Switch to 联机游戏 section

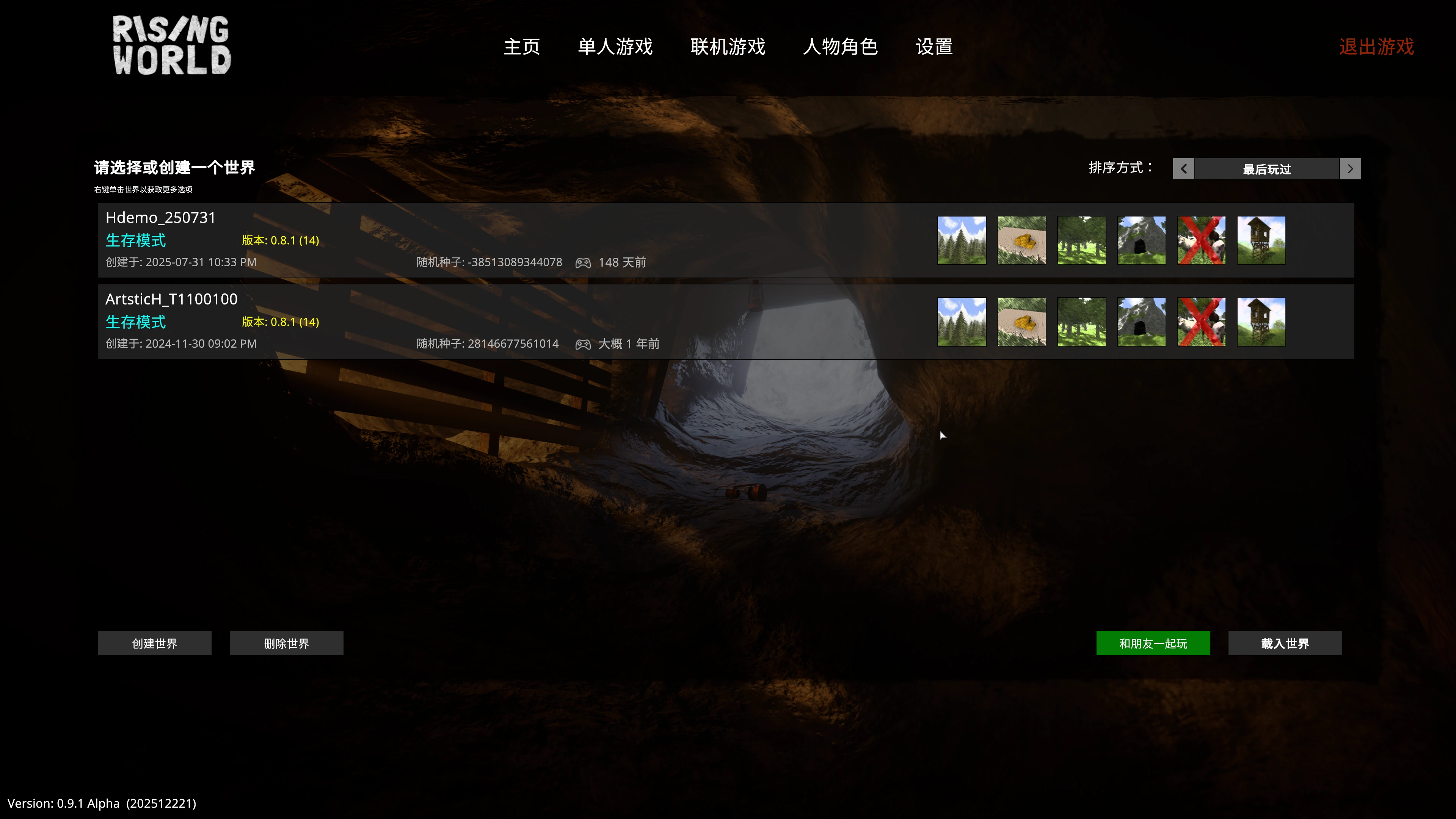coord(728,47)
